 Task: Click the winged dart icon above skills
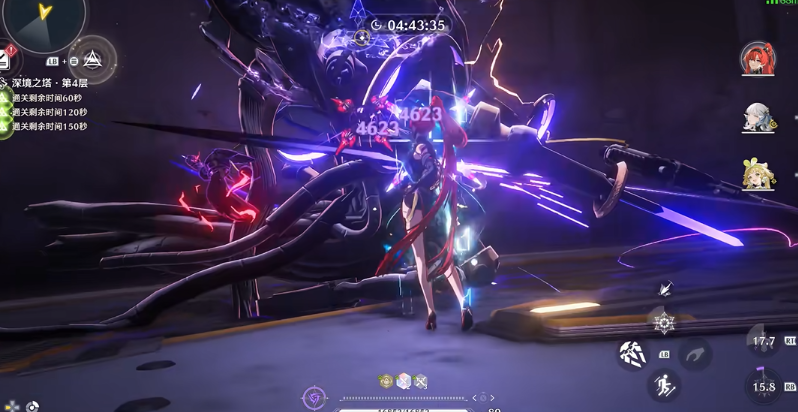click(664, 289)
